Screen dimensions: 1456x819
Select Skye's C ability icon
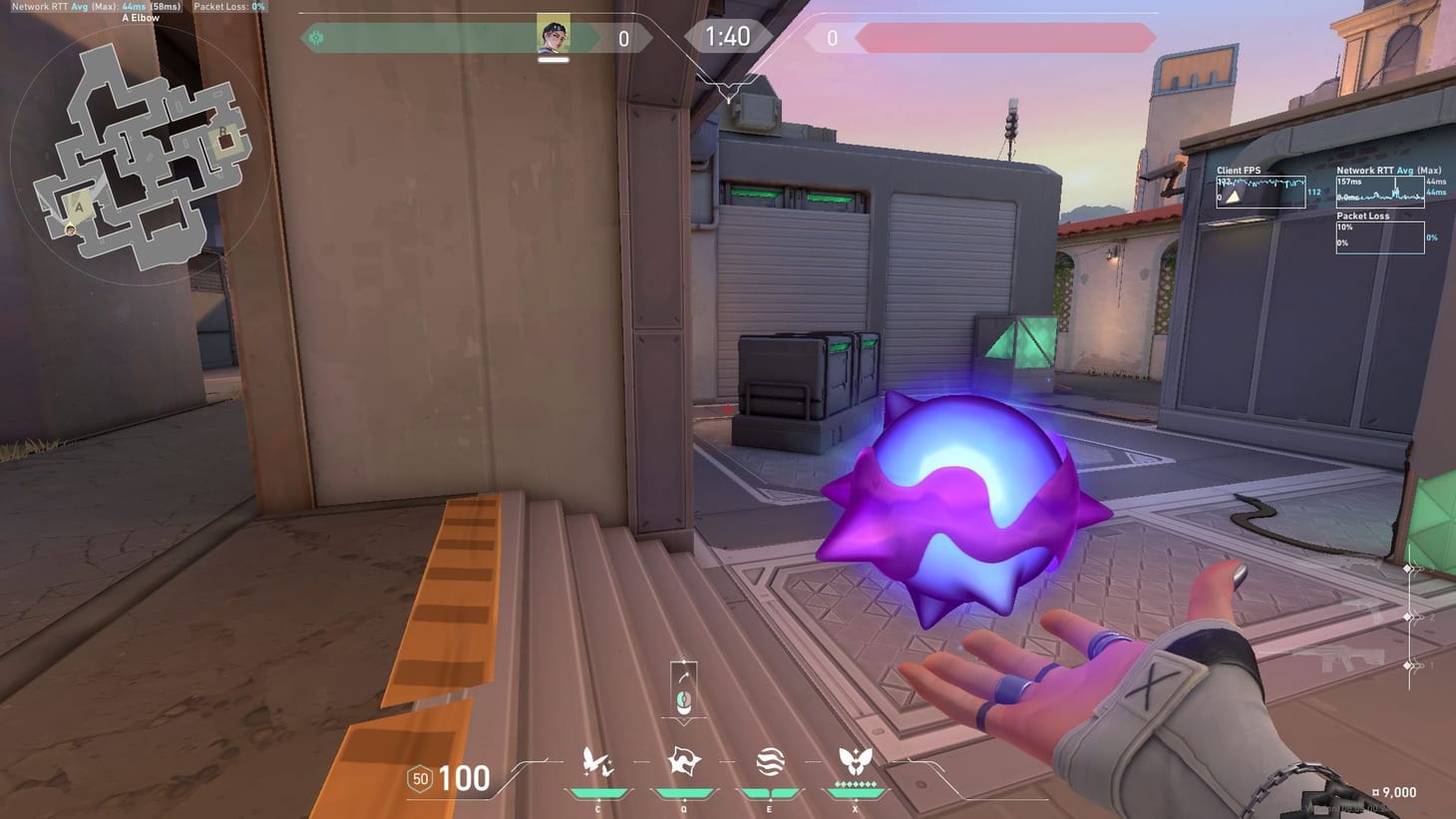pyautogui.click(x=595, y=761)
